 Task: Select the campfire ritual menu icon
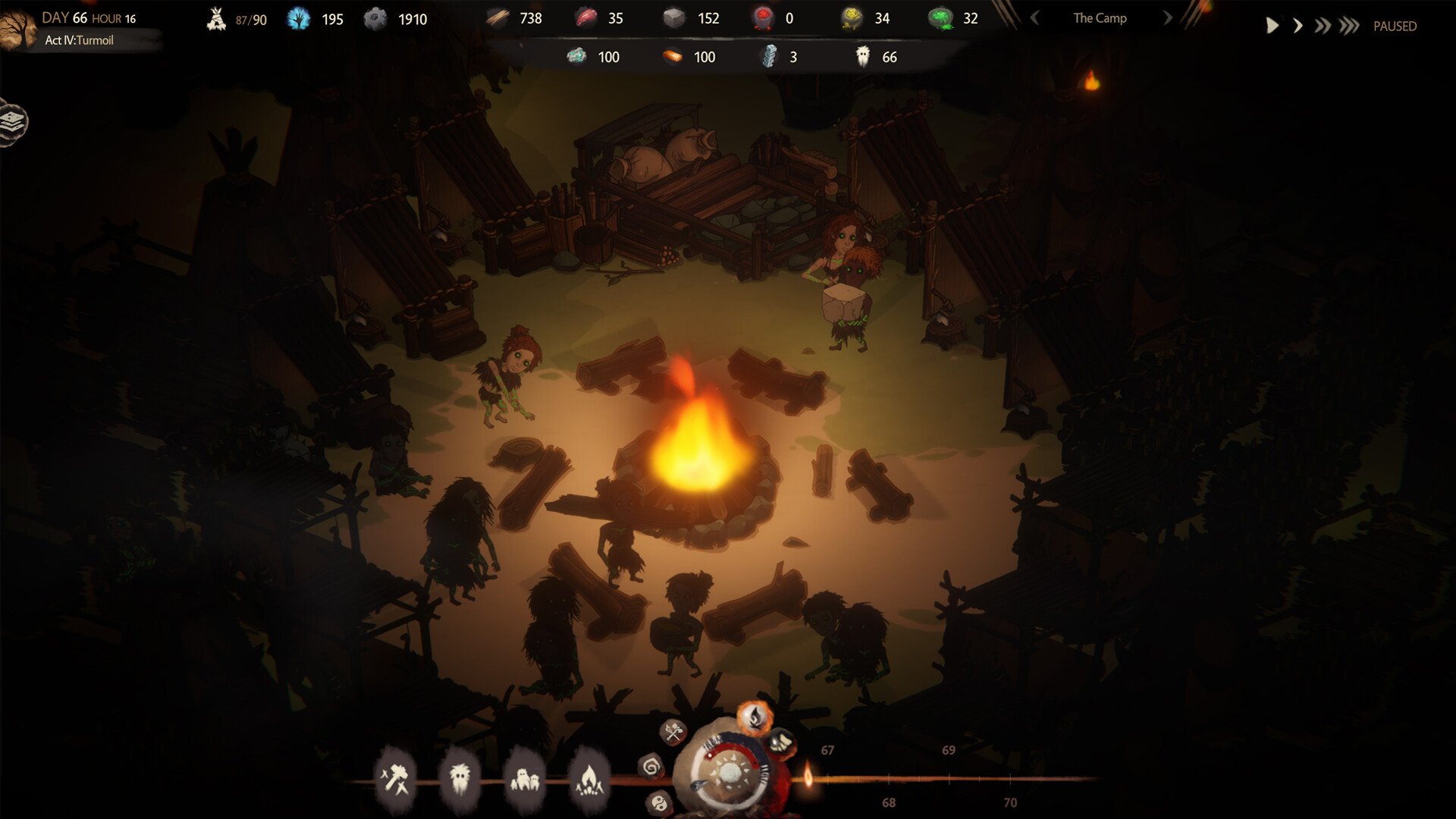pos(589,779)
